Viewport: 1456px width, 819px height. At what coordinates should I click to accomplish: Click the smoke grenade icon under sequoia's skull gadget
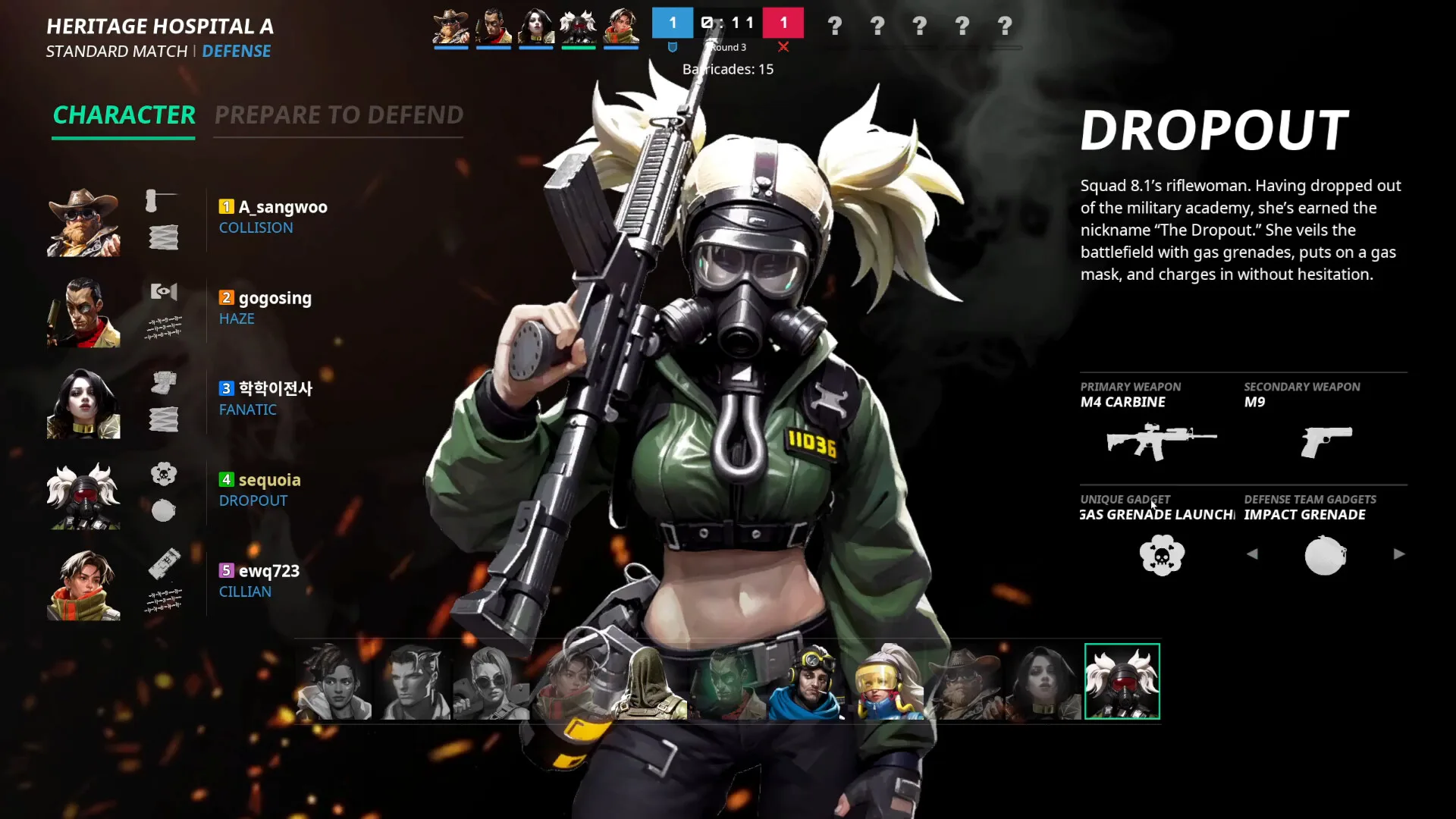click(164, 510)
